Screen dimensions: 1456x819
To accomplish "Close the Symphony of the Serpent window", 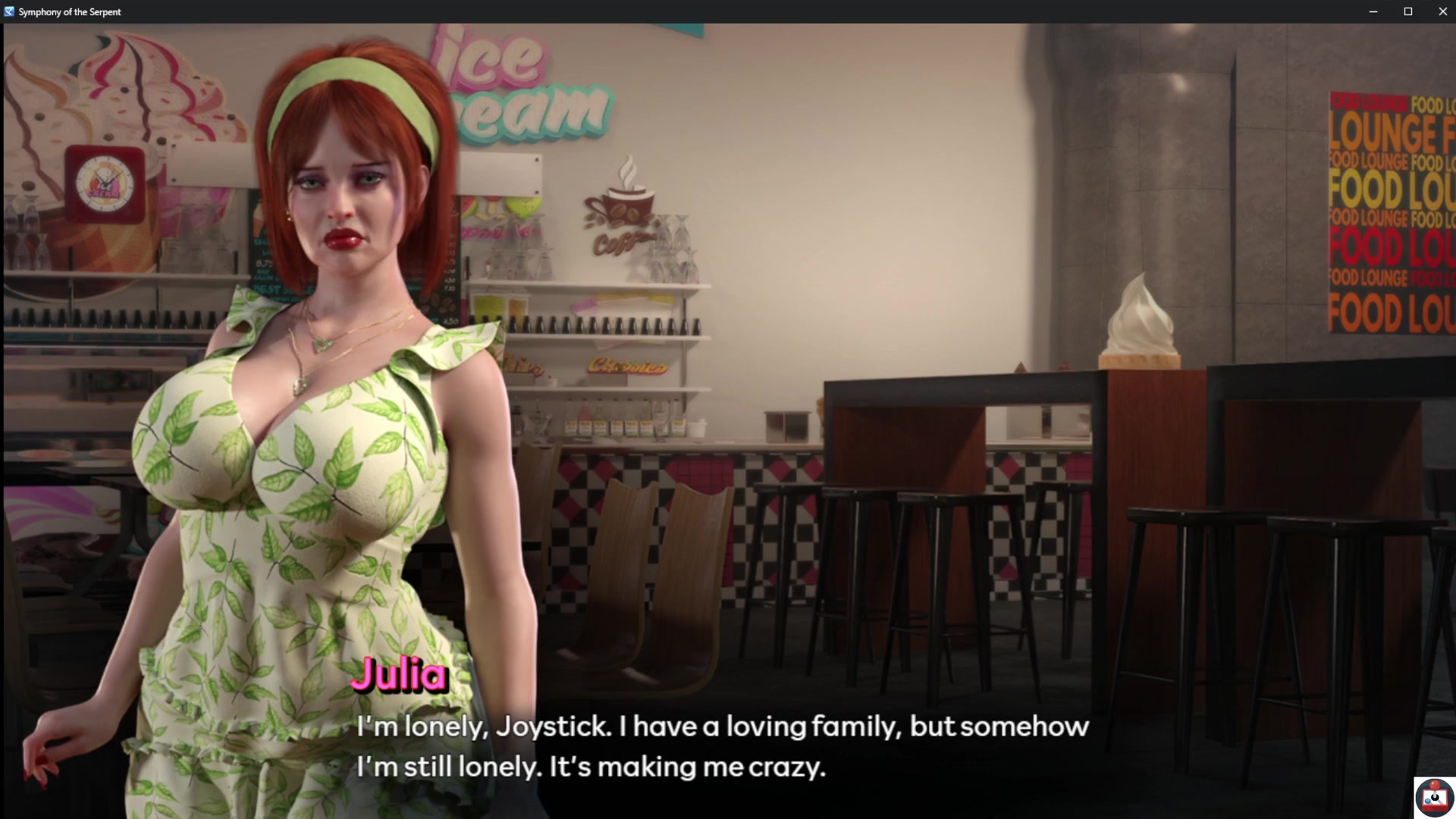I will 1442,11.
